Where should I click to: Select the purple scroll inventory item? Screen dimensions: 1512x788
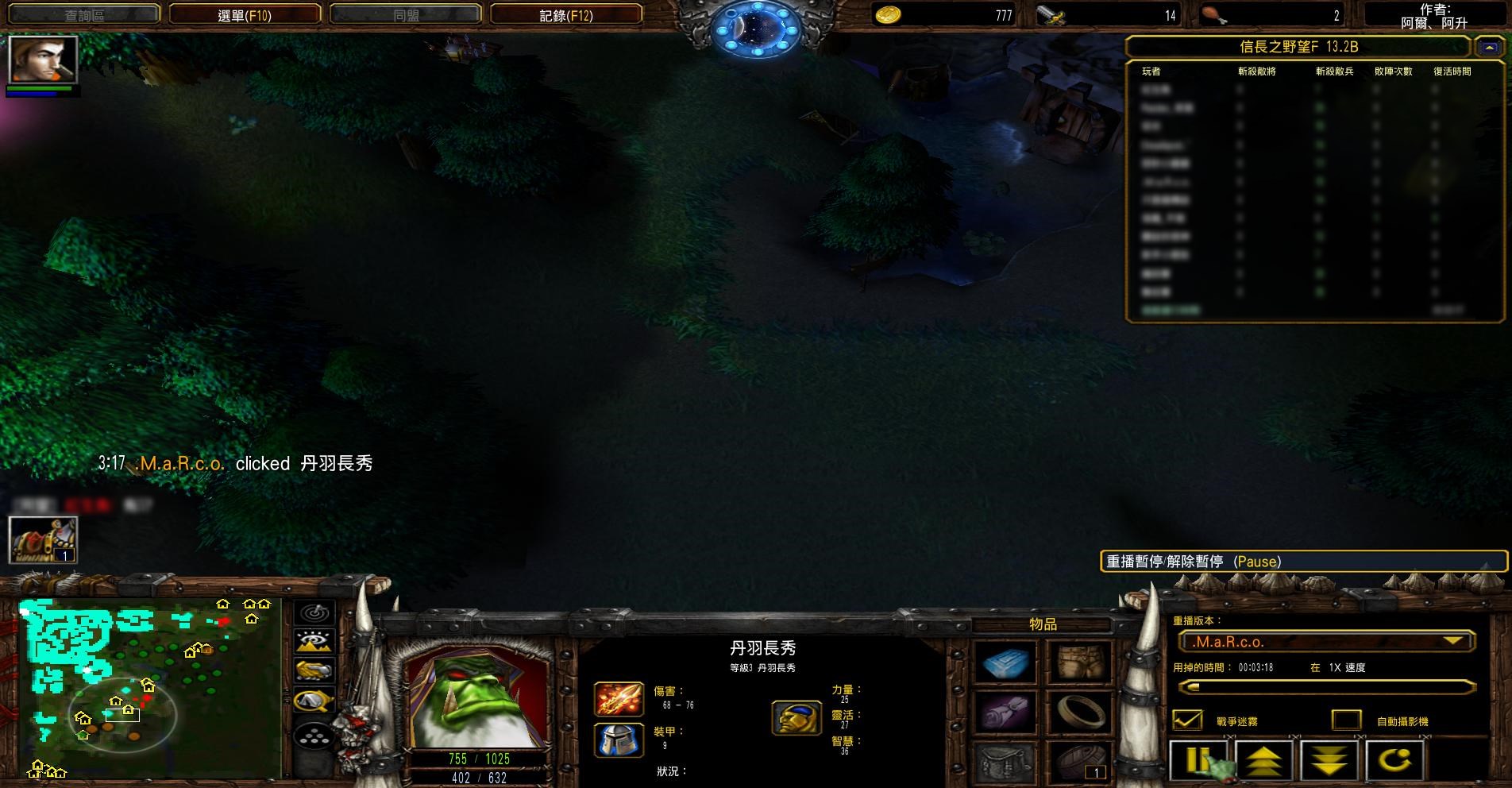pyautogui.click(x=1005, y=712)
